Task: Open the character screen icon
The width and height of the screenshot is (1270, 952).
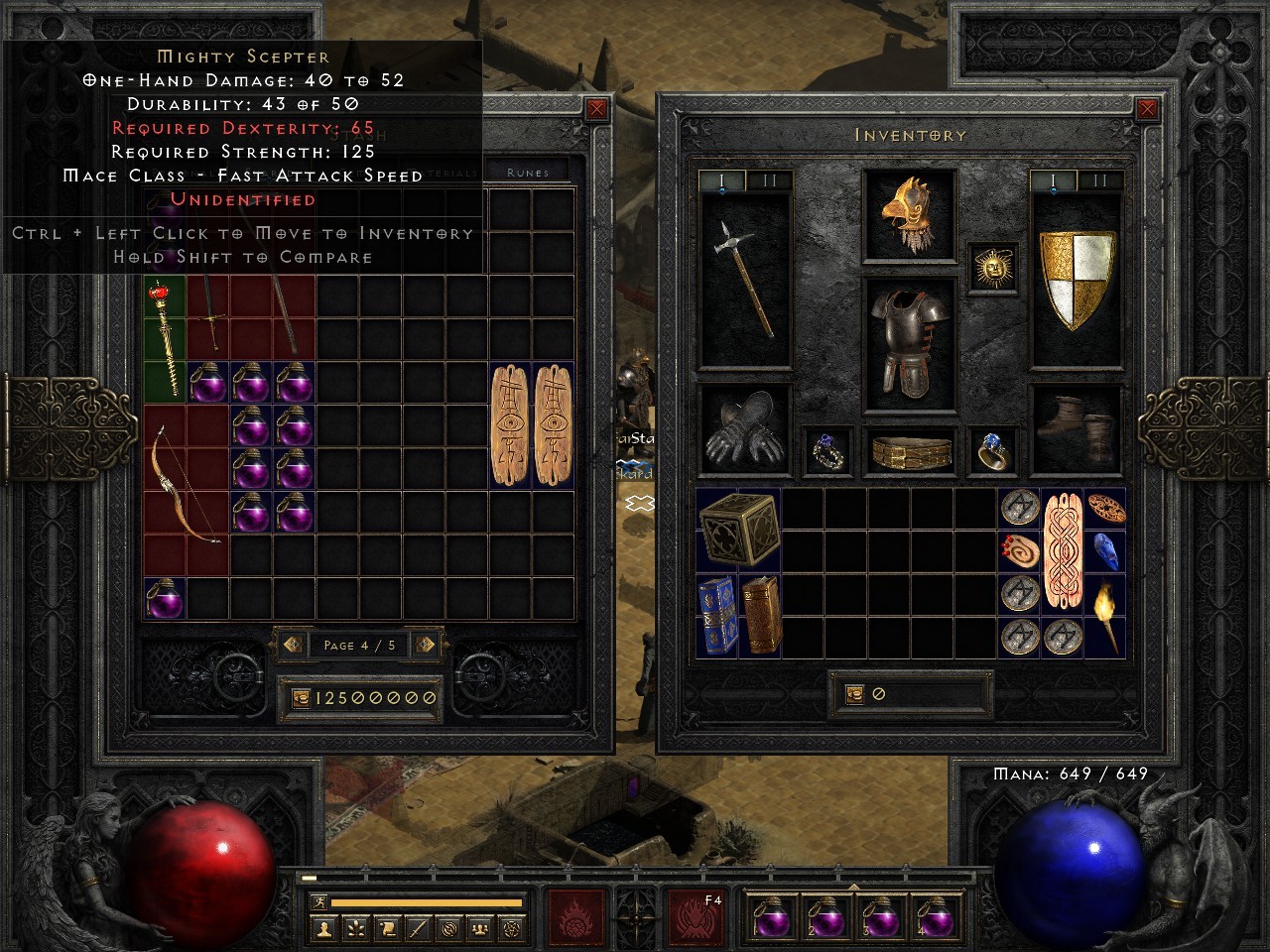Action: pyautogui.click(x=323, y=927)
